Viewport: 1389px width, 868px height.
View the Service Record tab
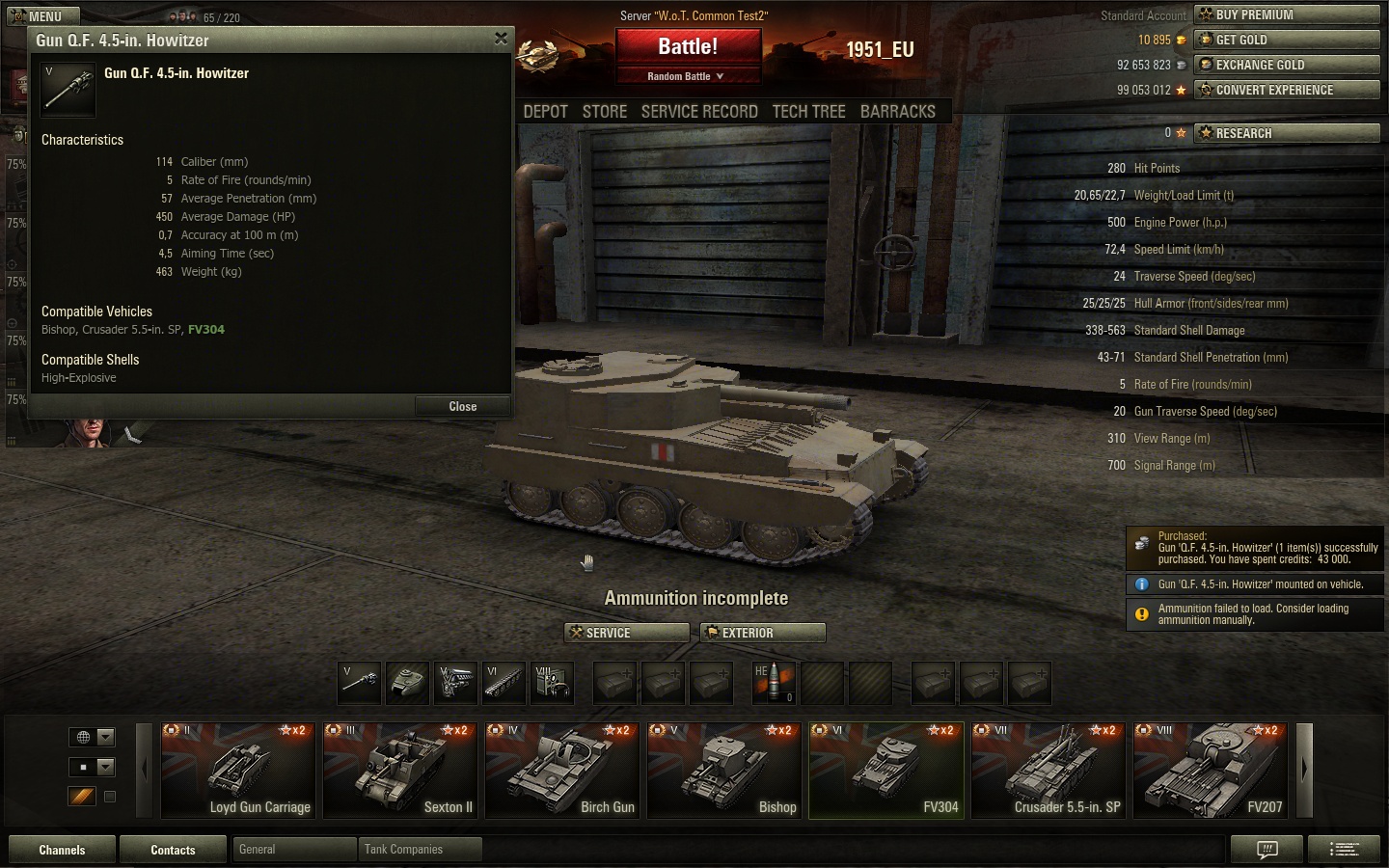point(699,112)
